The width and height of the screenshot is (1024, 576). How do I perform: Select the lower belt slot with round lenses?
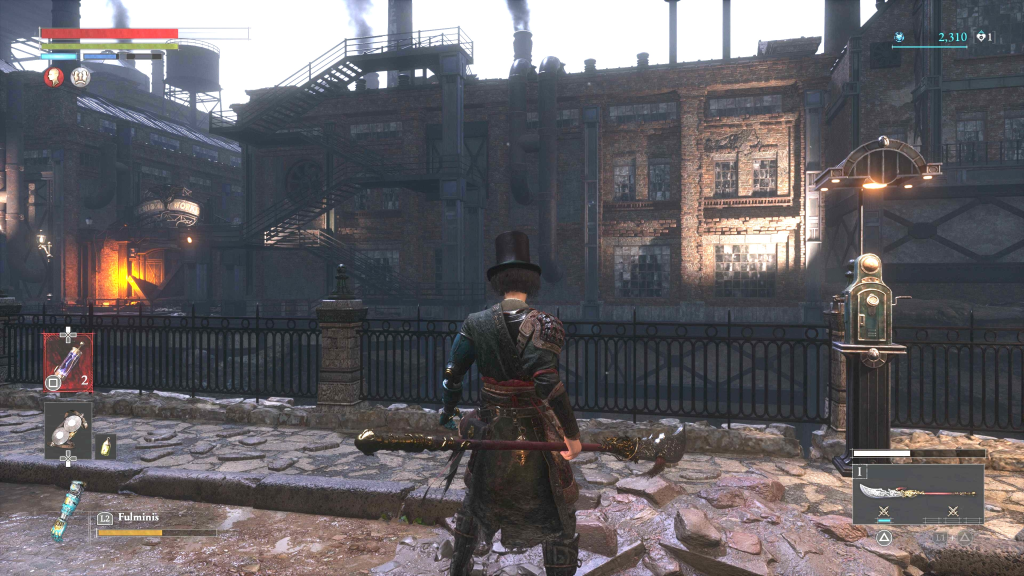(68, 425)
